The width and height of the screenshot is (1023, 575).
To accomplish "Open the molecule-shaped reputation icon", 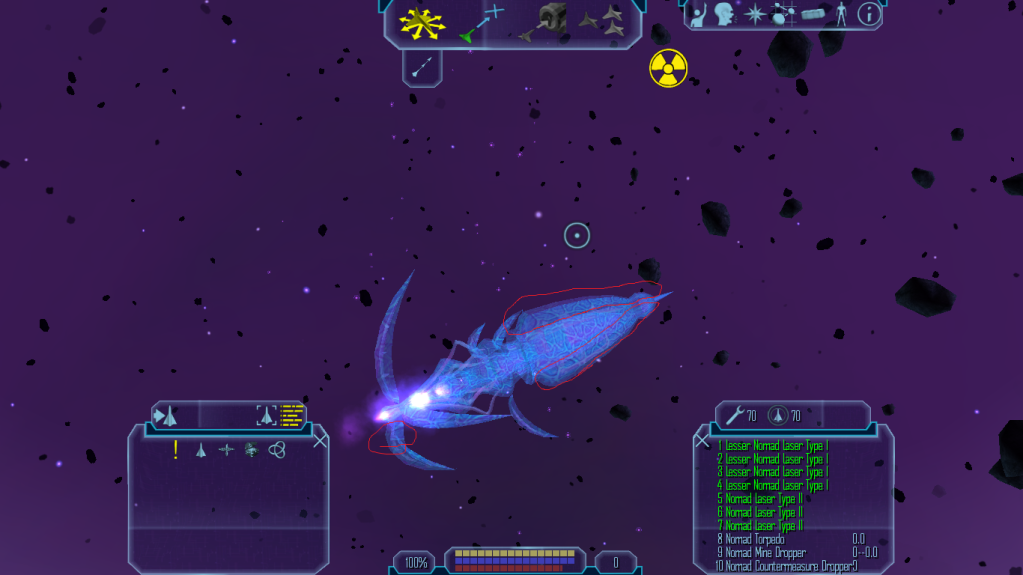I will 783,14.
